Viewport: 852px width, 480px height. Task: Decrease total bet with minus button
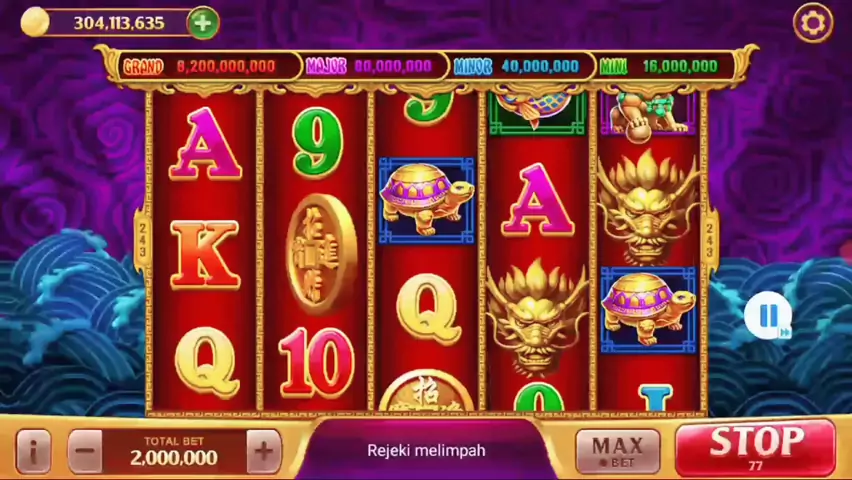pos(86,451)
